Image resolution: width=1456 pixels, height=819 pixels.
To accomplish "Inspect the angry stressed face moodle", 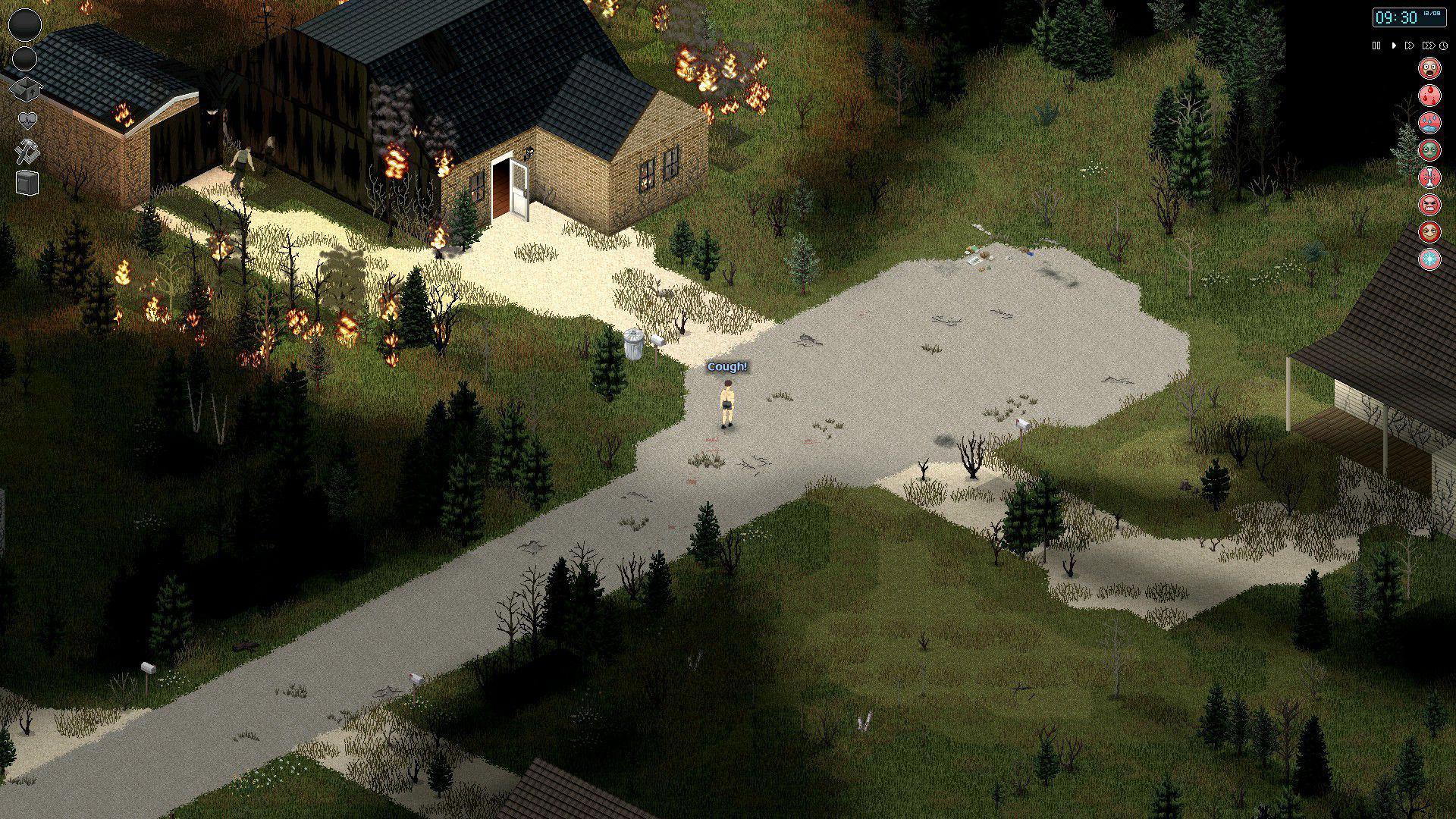I will (1429, 203).
